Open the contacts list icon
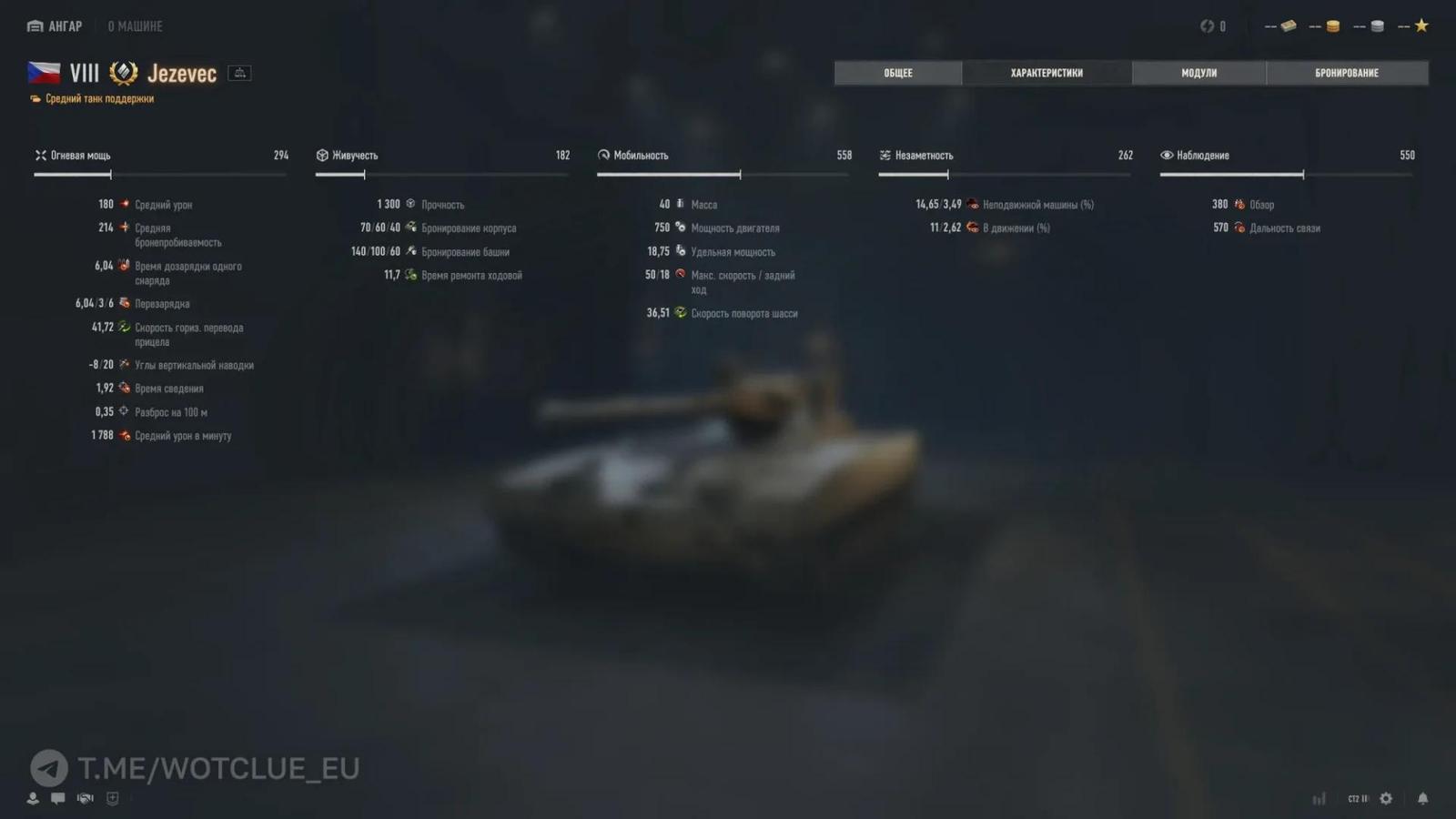 coord(33,798)
